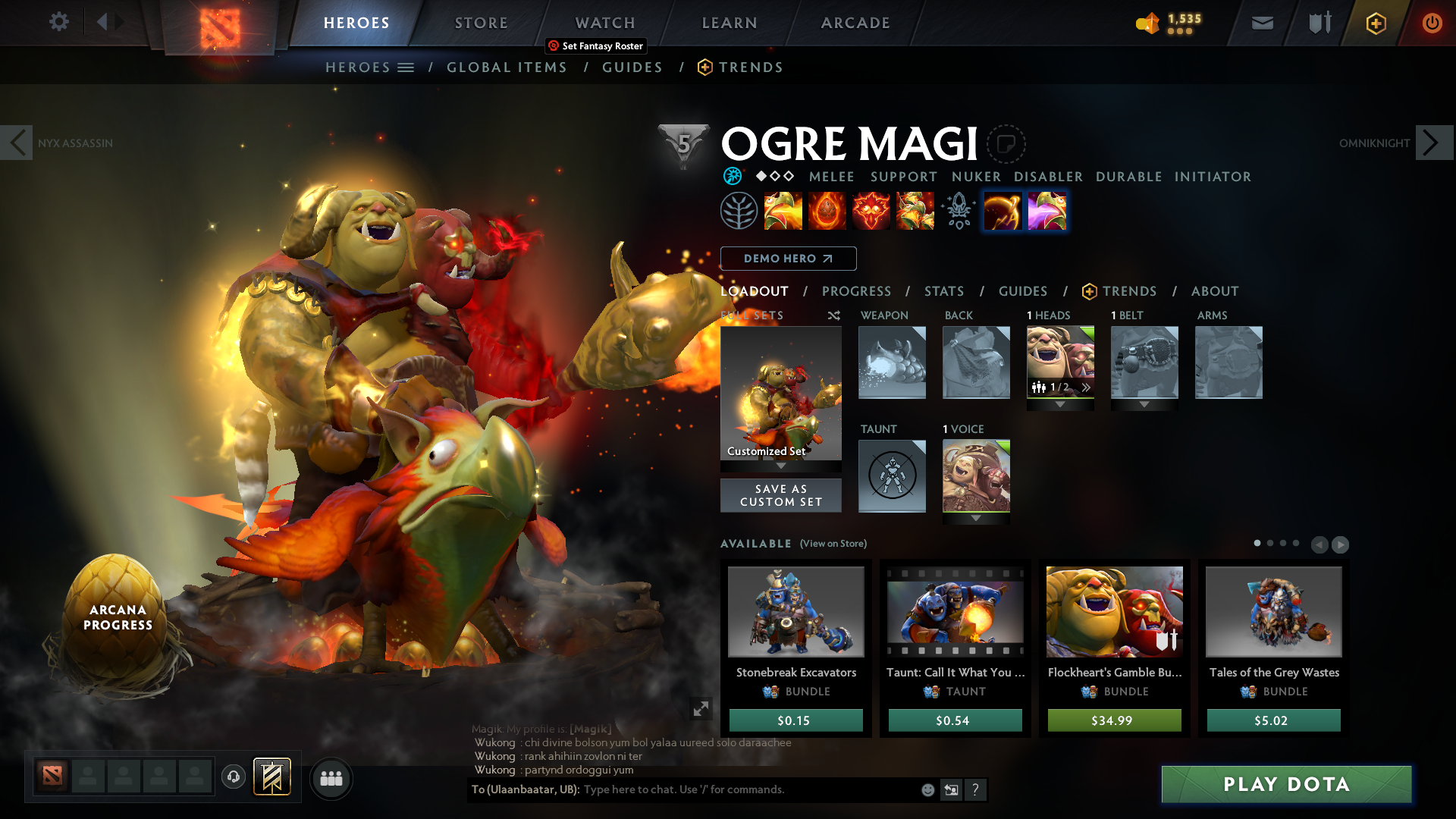Open the next Available items page arrow
Screen dimensions: 1456x819
(1341, 544)
